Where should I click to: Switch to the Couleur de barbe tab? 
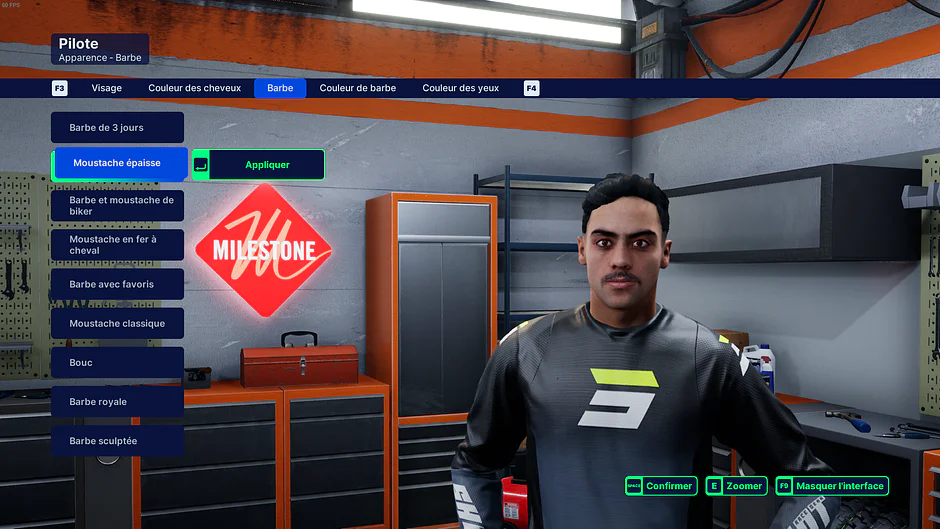[357, 88]
